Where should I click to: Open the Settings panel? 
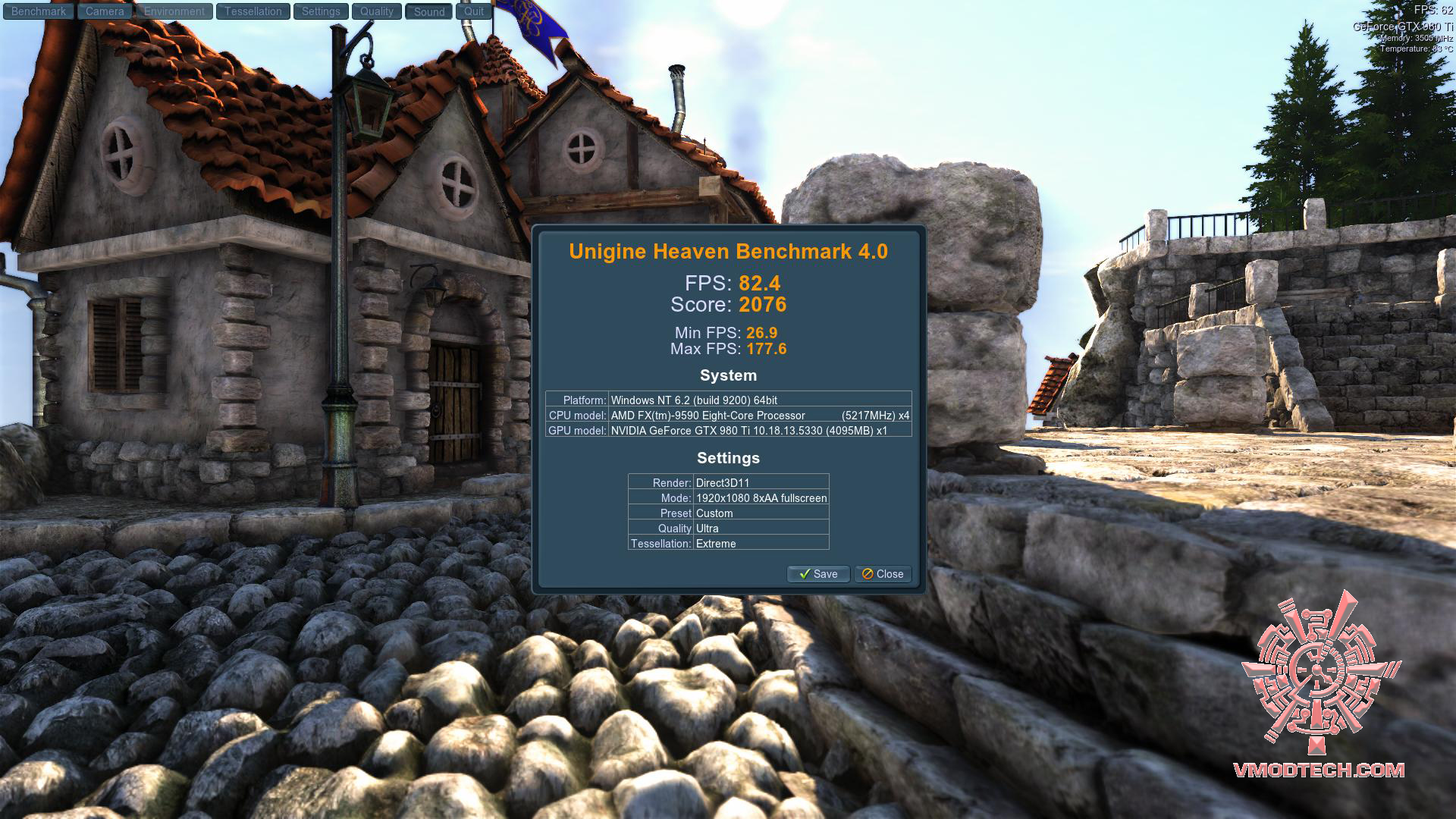pos(321,11)
